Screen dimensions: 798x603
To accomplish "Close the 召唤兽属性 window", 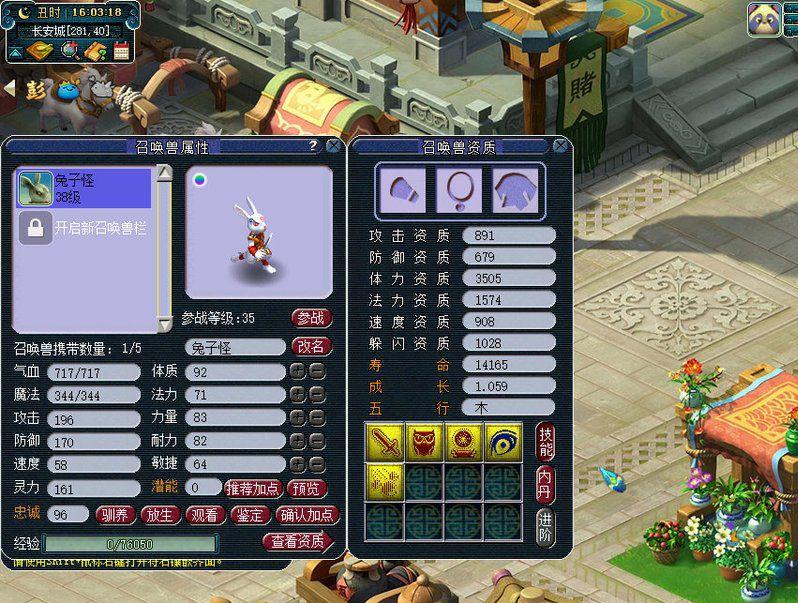I will coord(333,146).
